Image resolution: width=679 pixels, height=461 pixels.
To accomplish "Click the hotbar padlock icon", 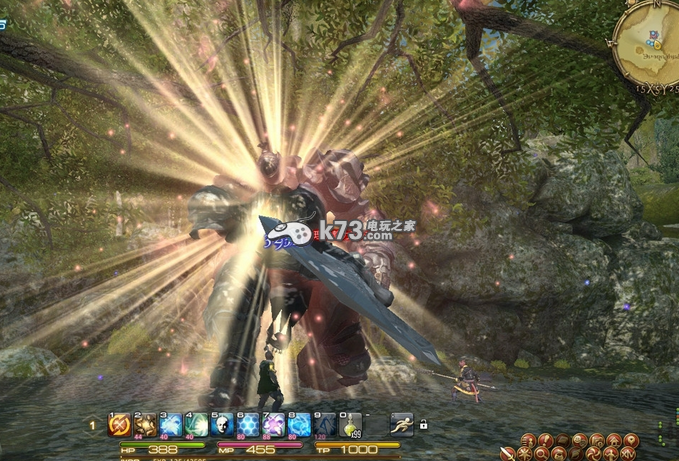I will [x=423, y=424].
